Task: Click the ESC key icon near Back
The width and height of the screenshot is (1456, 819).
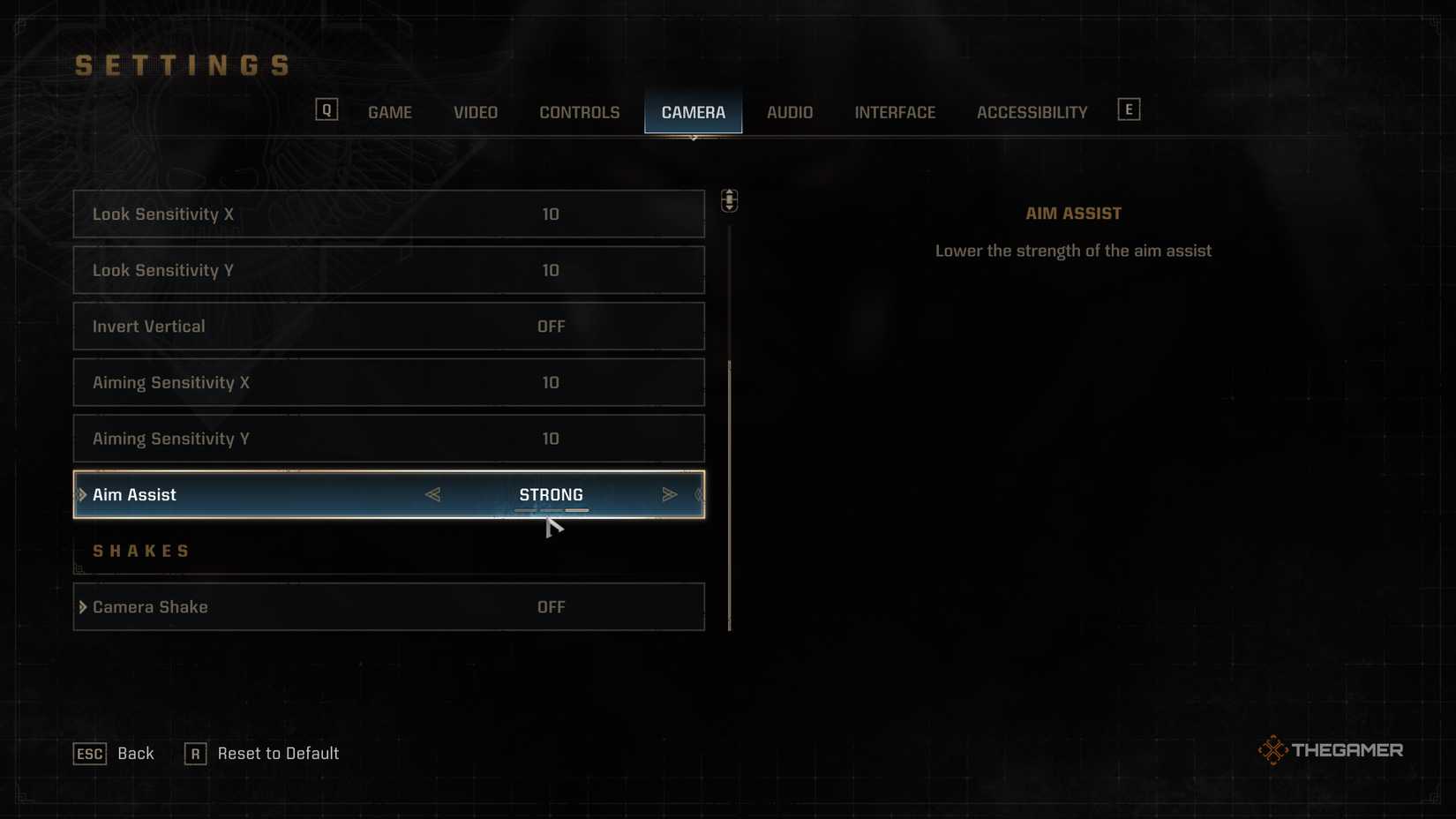Action: click(89, 753)
